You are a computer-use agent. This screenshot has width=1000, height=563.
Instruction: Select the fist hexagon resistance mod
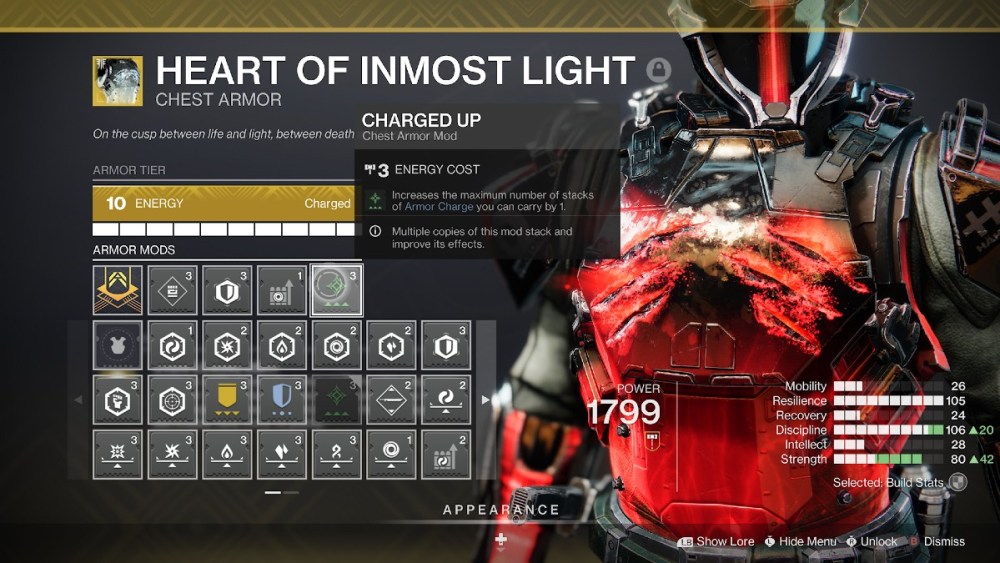(x=117, y=400)
